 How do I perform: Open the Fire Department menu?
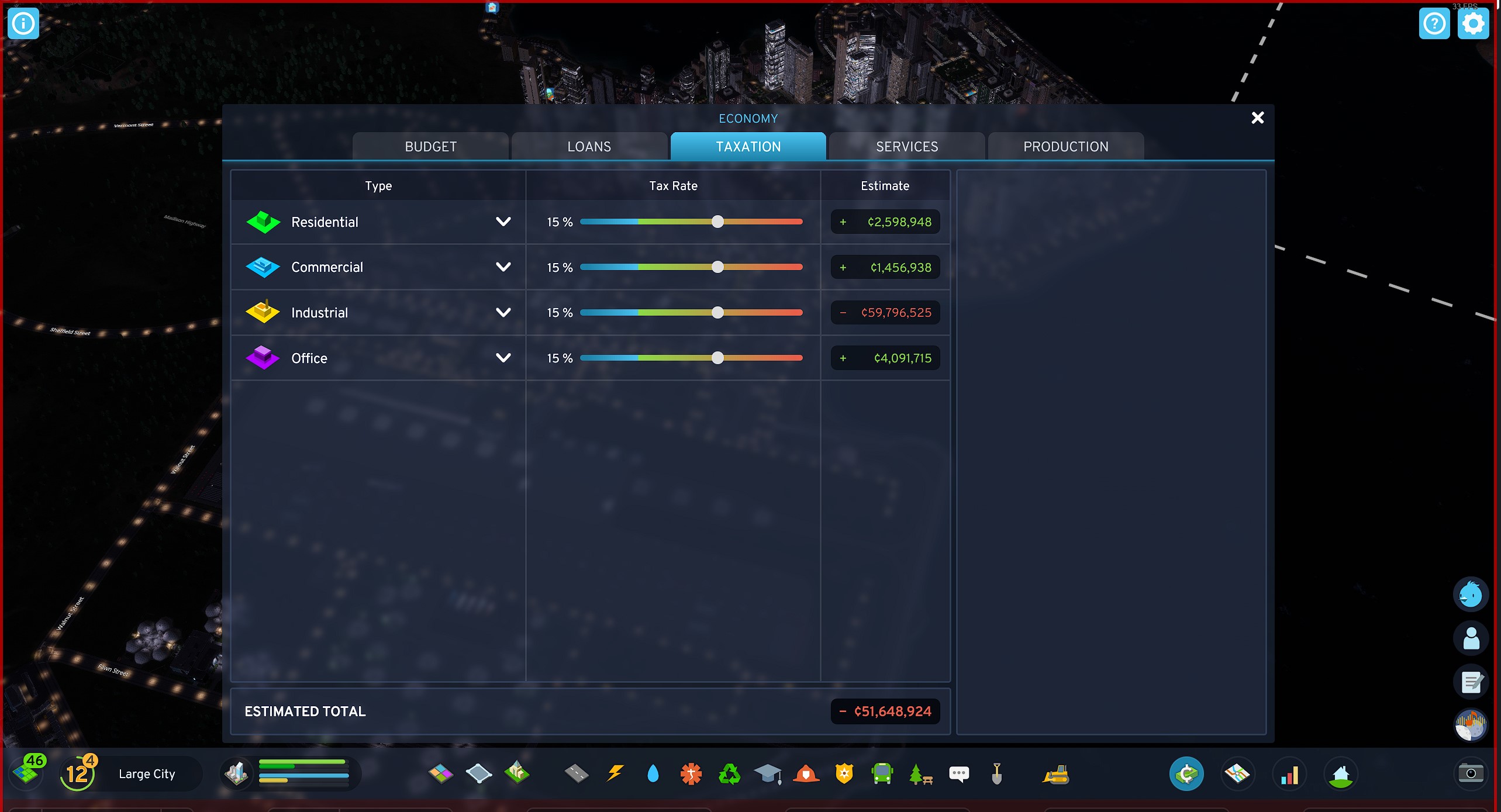(x=805, y=773)
